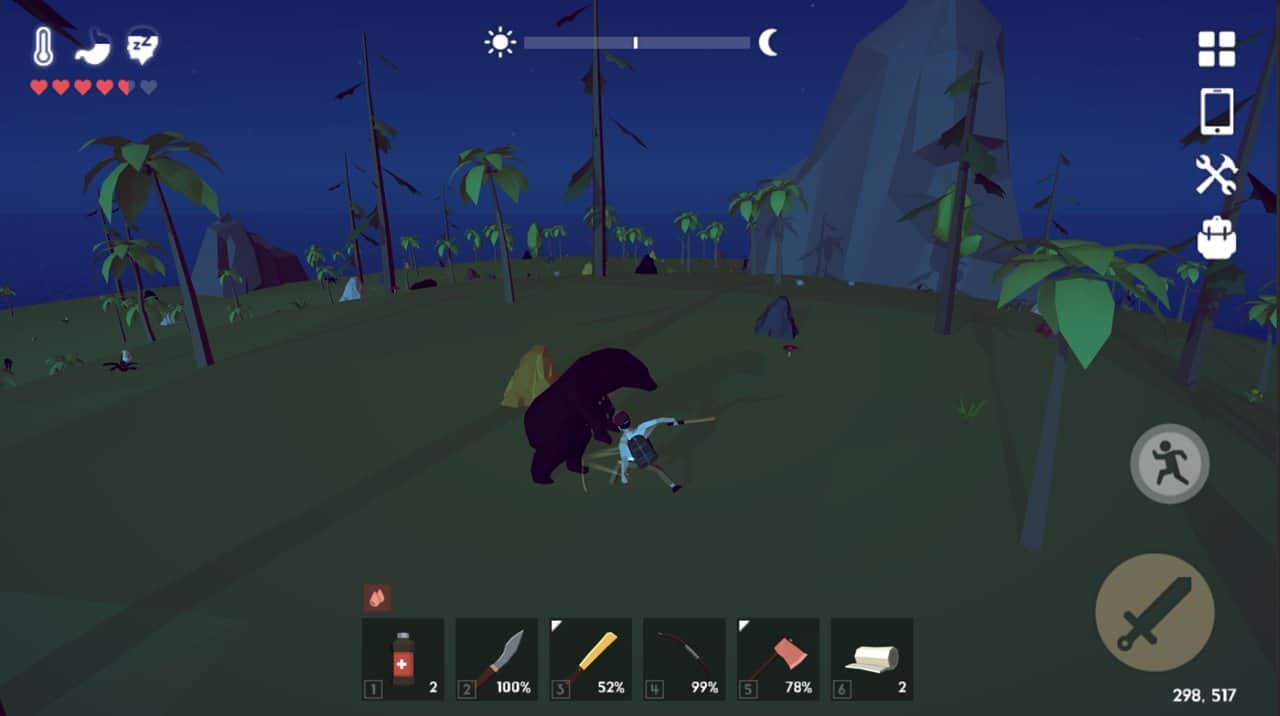Tap the sword attack button

(x=1154, y=612)
